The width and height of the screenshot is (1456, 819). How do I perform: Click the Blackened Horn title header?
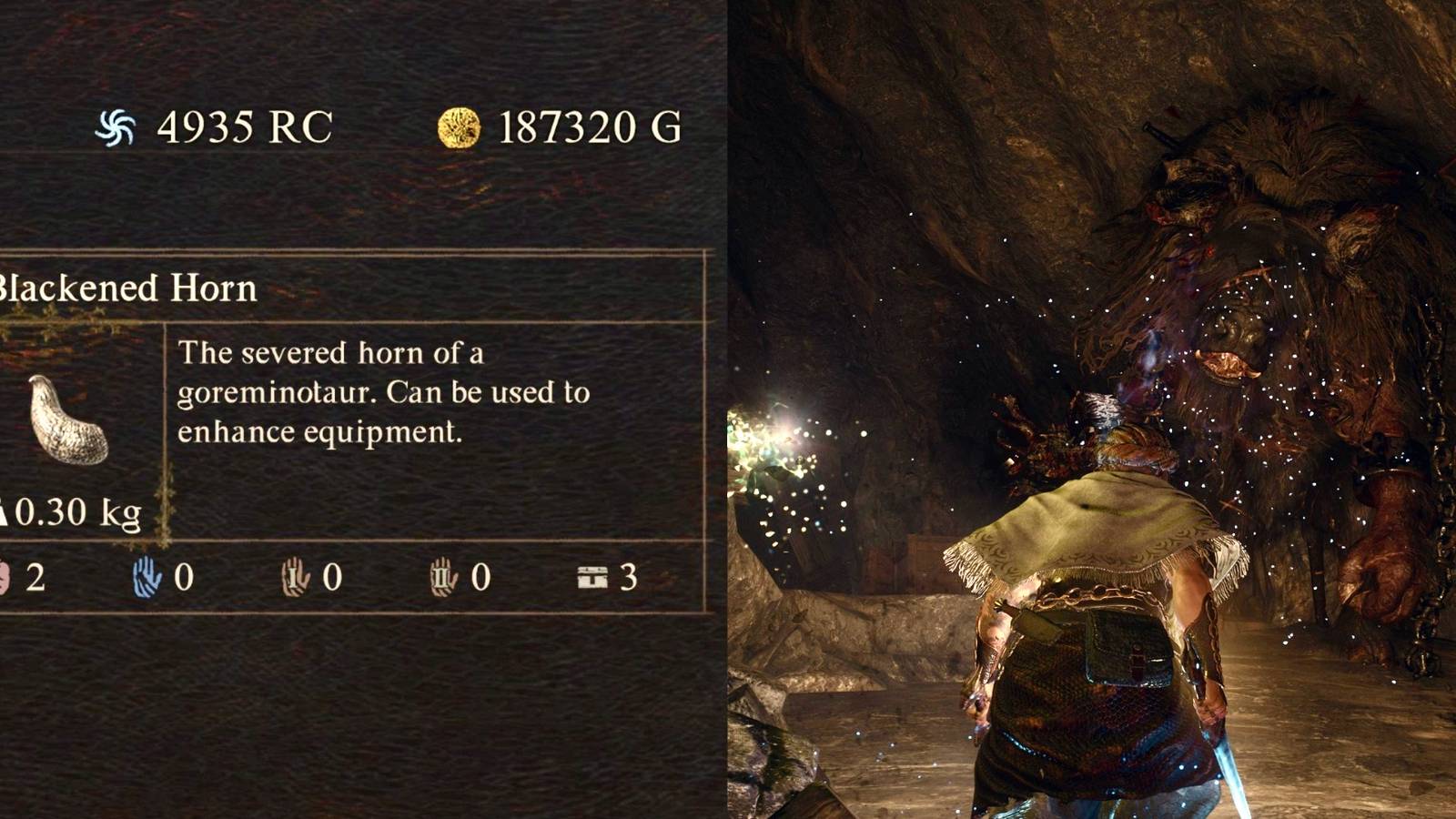[x=127, y=288]
